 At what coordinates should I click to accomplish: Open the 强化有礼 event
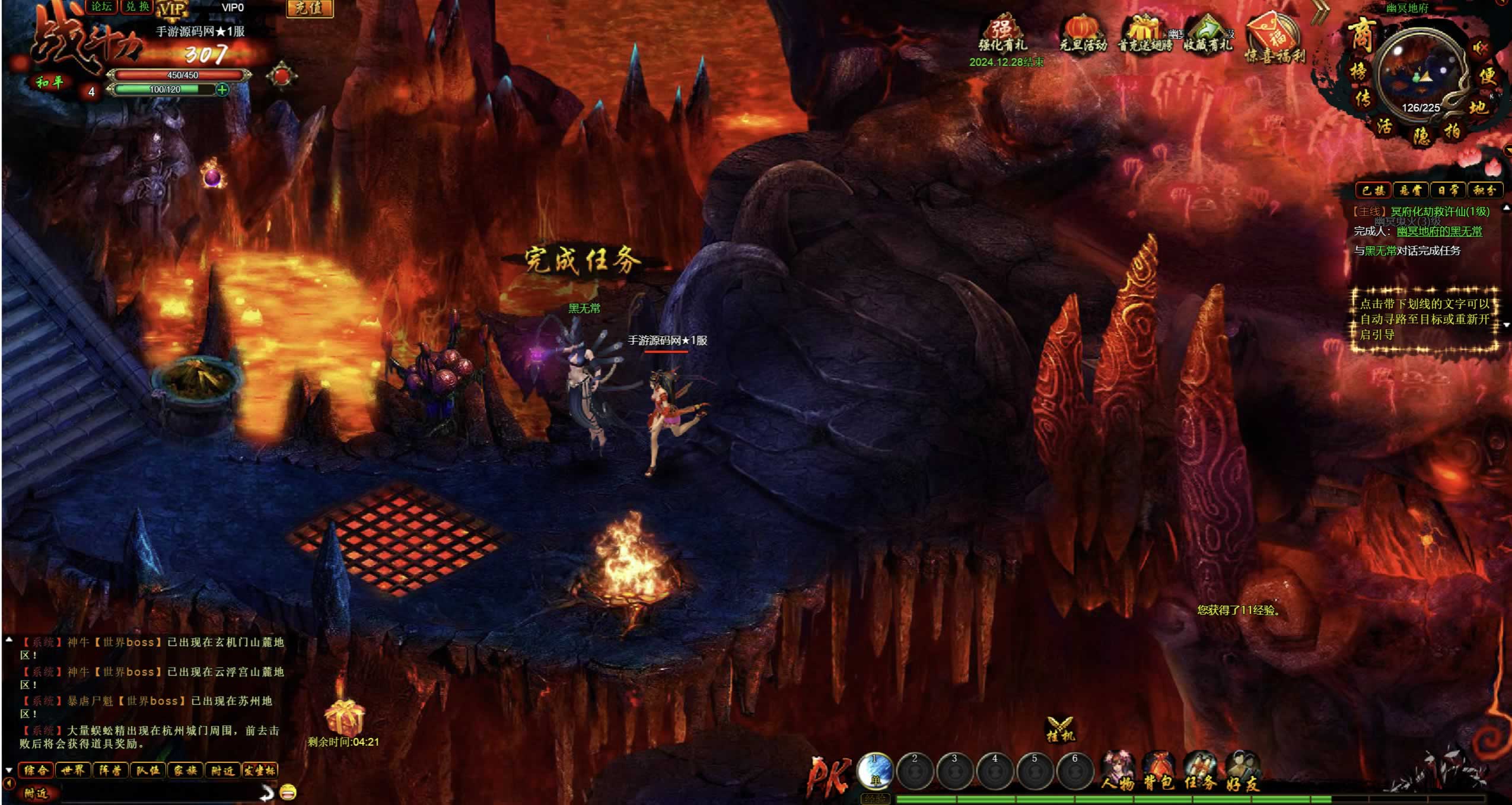pos(1002,34)
